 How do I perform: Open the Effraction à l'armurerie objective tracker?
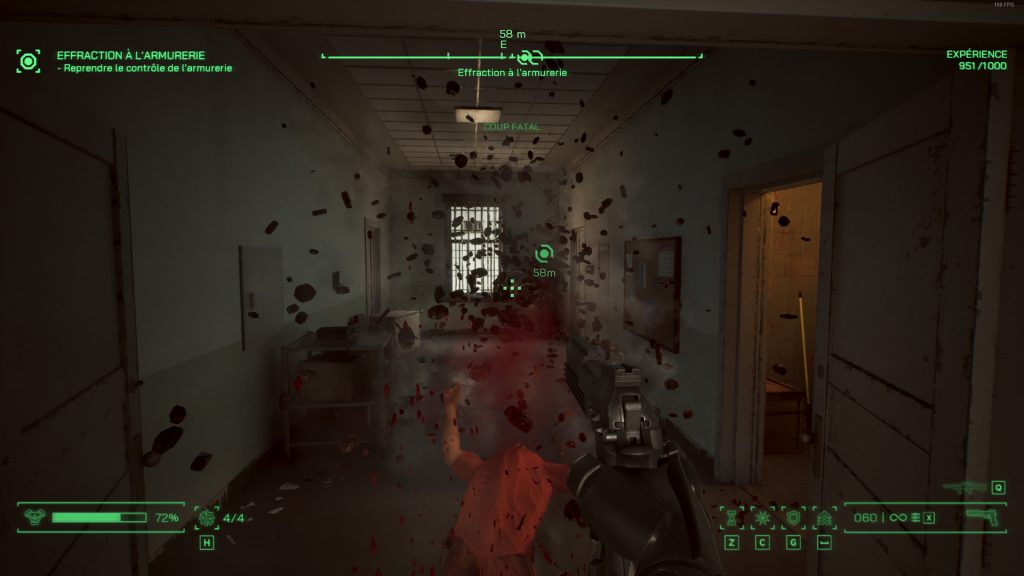[29, 61]
